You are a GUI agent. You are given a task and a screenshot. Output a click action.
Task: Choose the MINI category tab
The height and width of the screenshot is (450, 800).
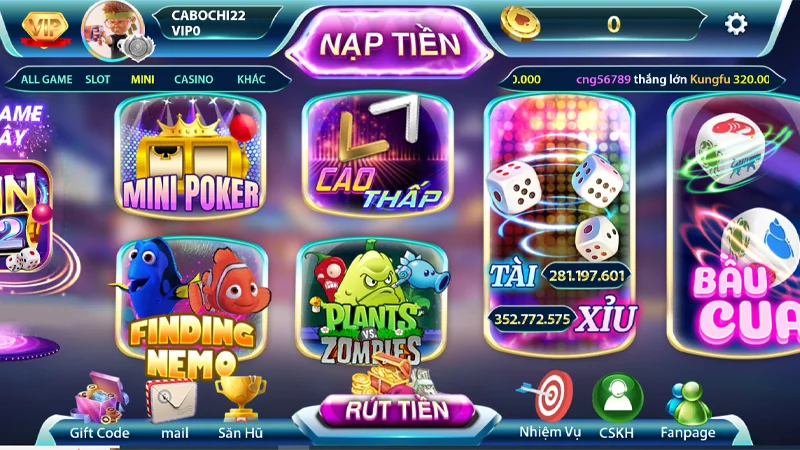(142, 79)
